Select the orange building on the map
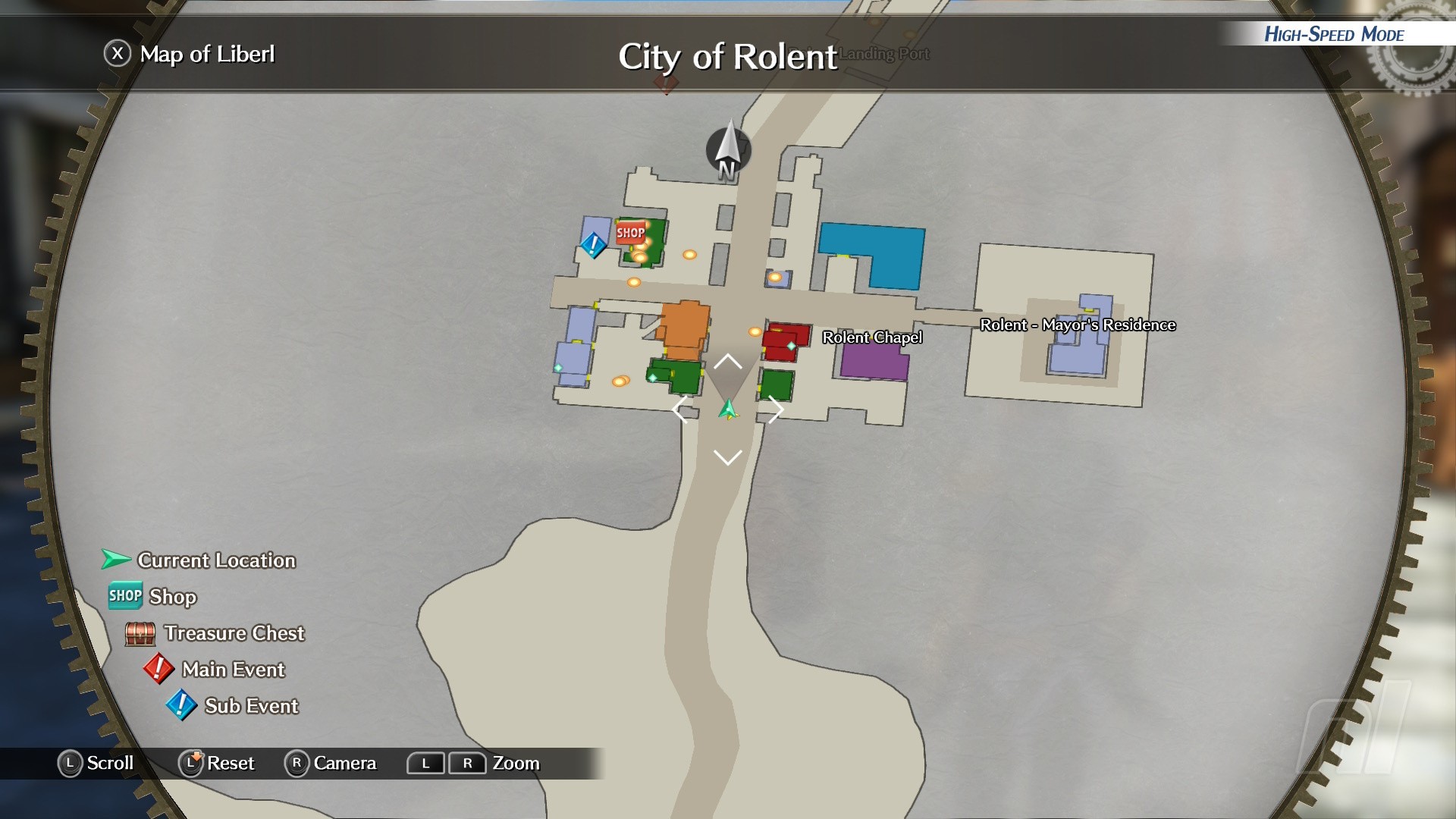The height and width of the screenshot is (819, 1456). tap(685, 328)
